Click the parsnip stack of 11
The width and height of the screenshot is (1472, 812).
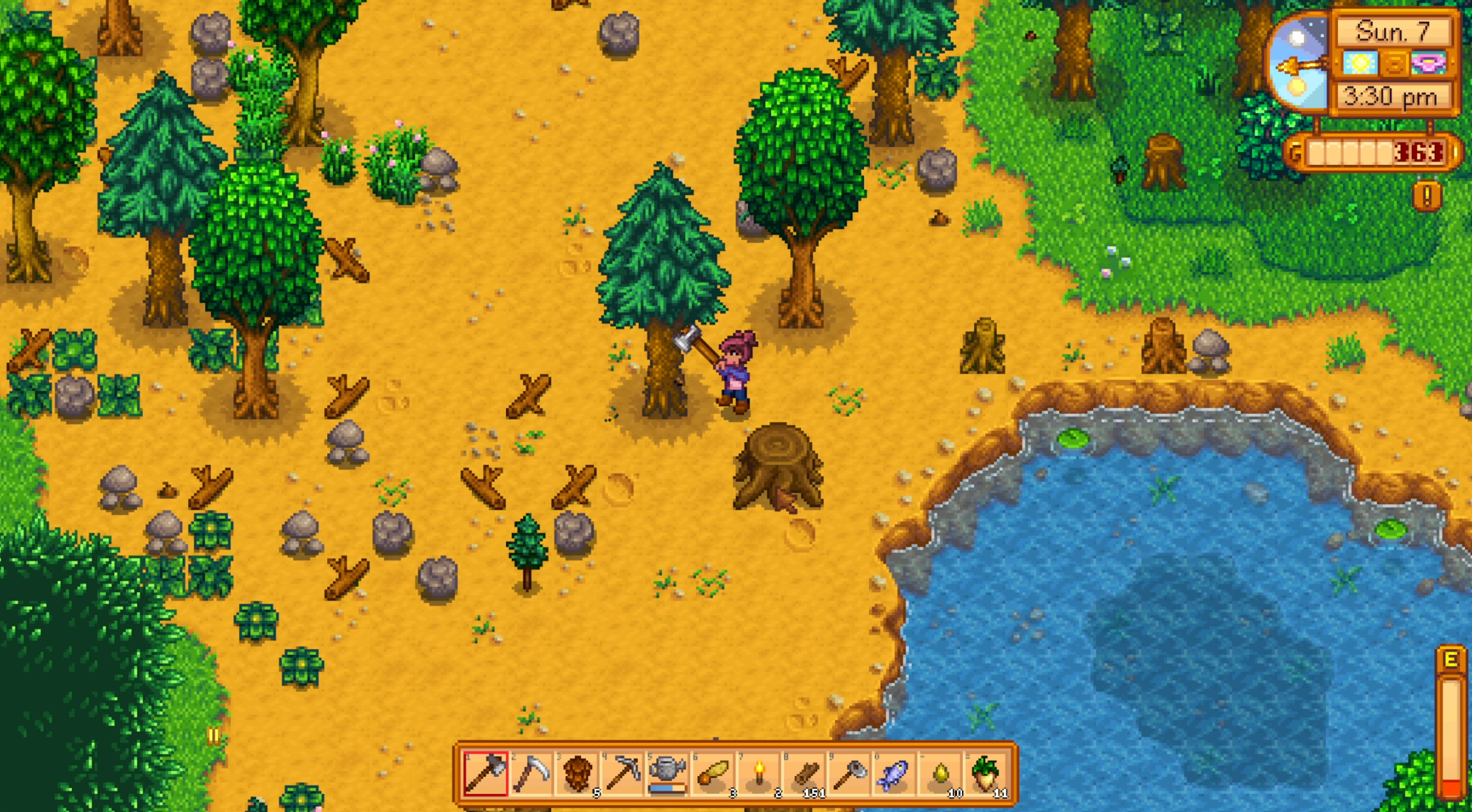986,774
